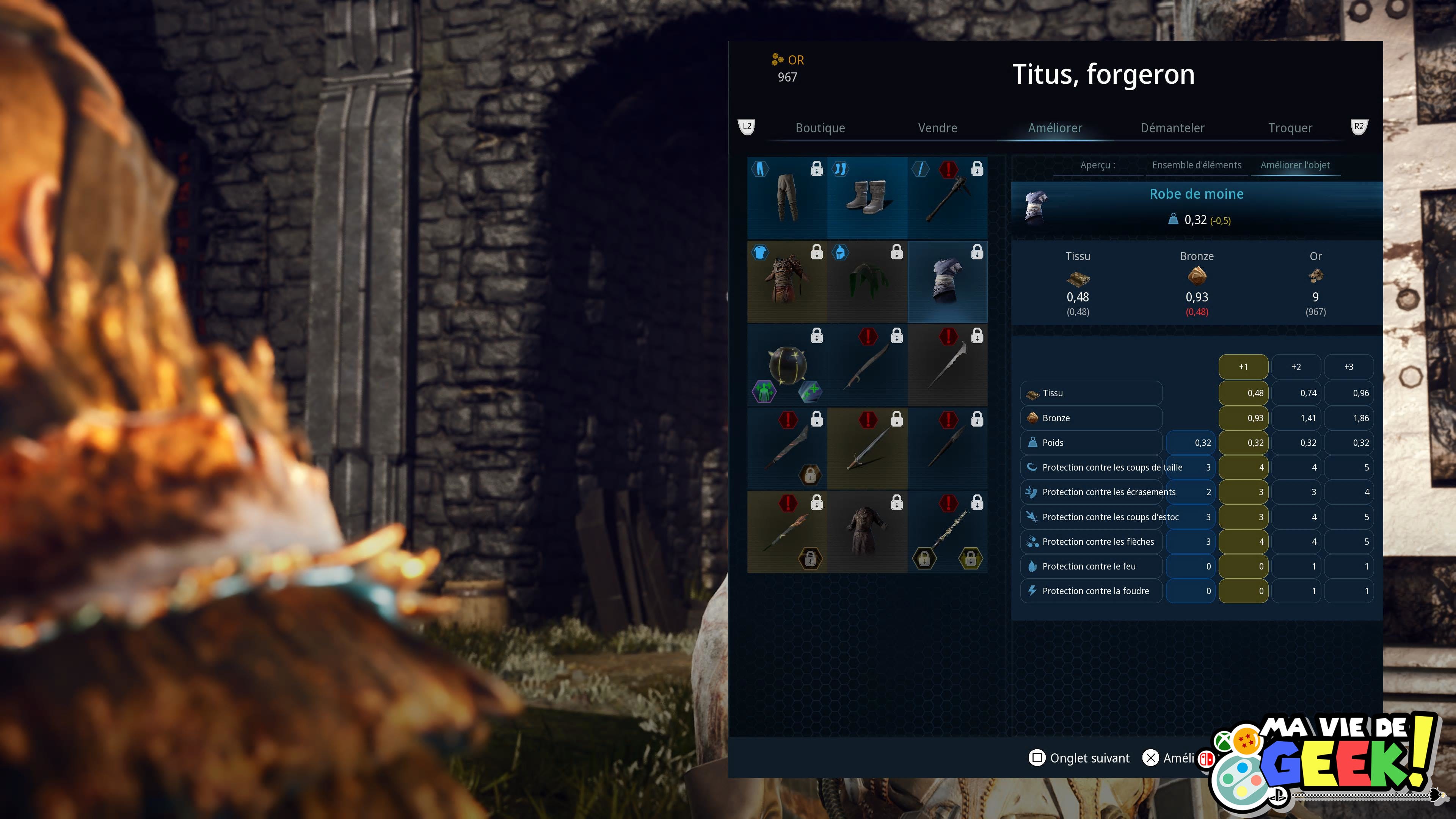Screen dimensions: 1456x819
Task: Pick the green hood slot
Action: coord(867,281)
